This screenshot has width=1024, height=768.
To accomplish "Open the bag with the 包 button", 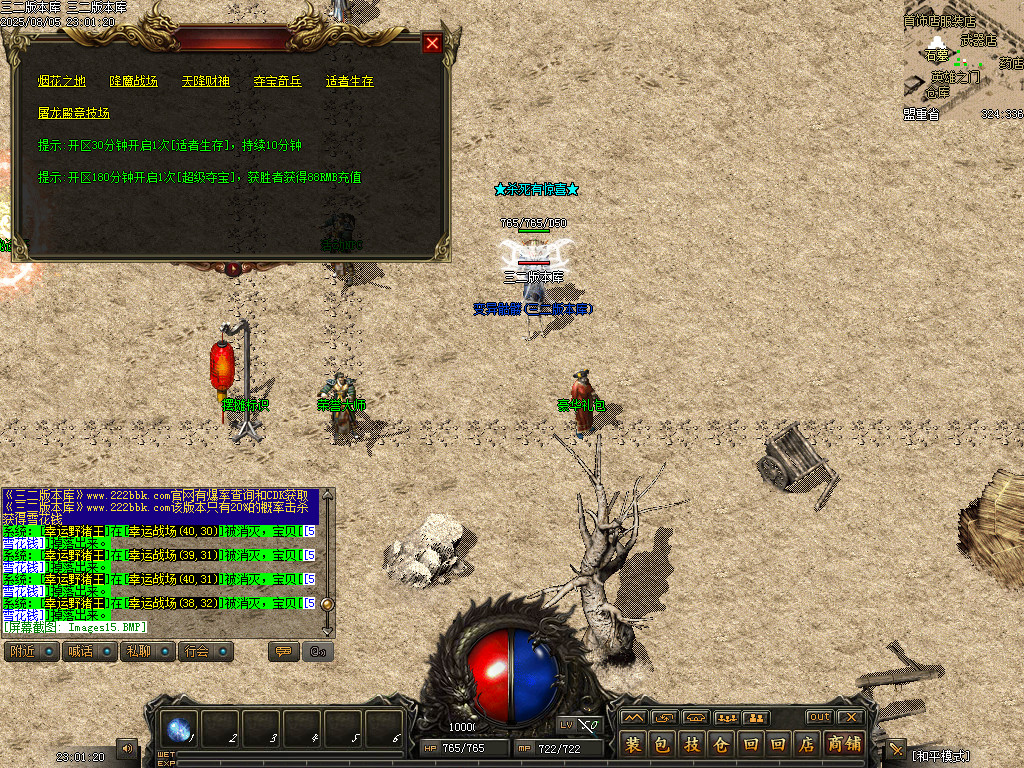I will tap(662, 744).
